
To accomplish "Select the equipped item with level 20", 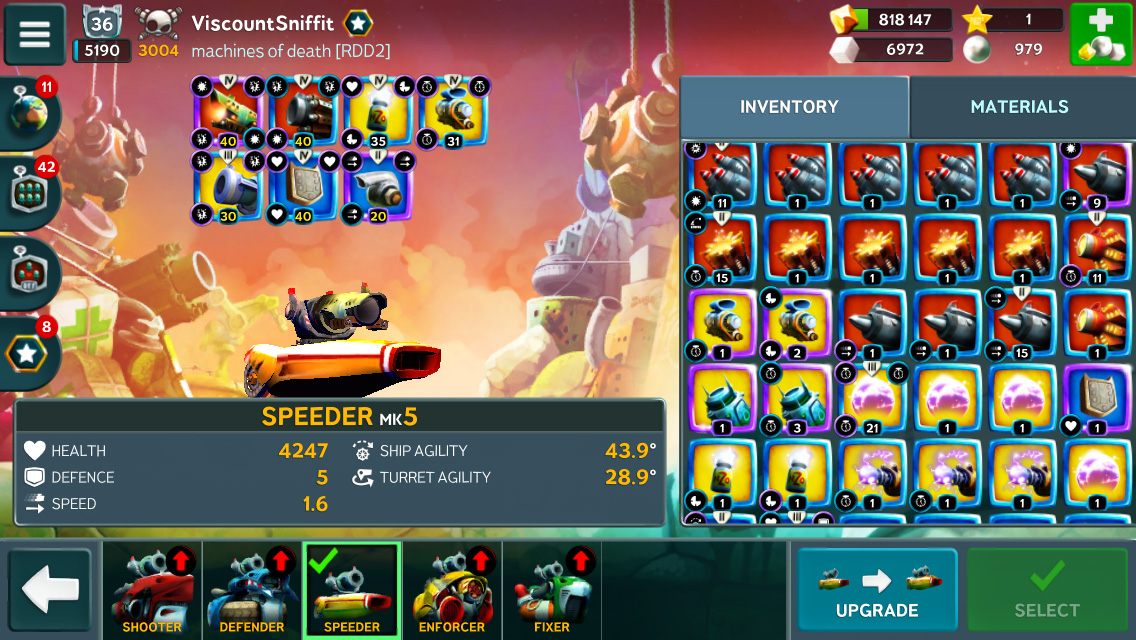I will 377,186.
